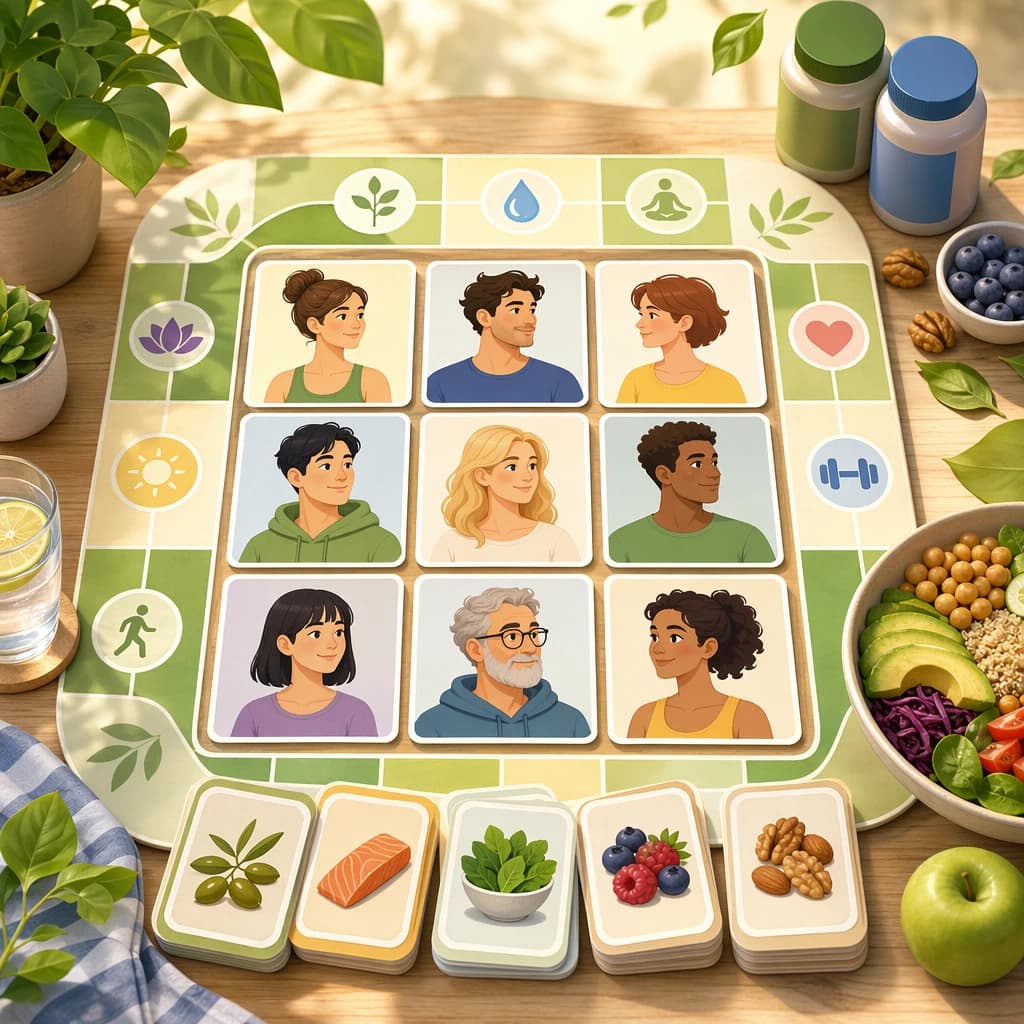This screenshot has height=1024, width=1024.
Task: Draw from the salmon card deck
Action: click(x=365, y=868)
